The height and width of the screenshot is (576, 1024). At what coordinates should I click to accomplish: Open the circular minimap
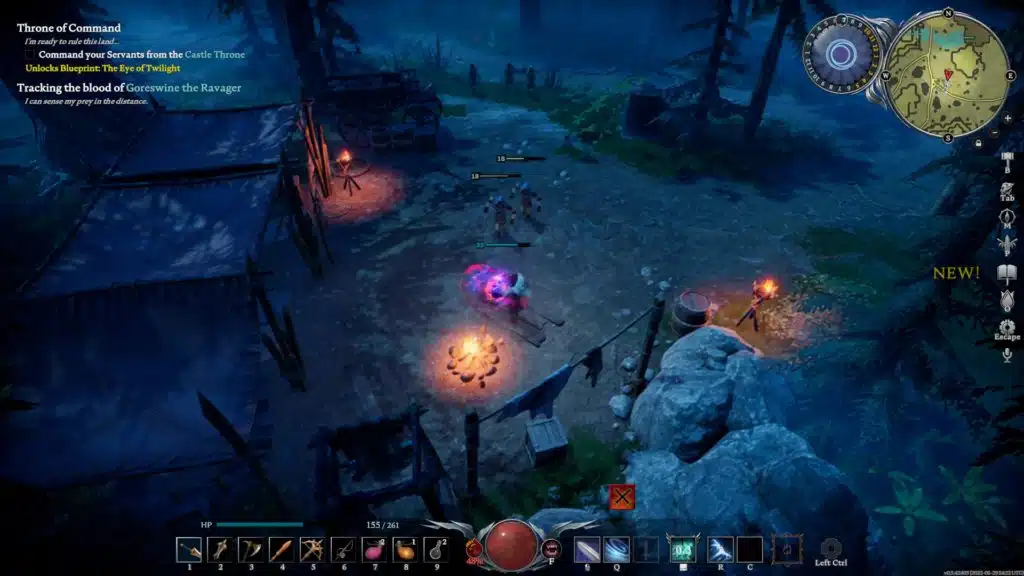click(947, 75)
